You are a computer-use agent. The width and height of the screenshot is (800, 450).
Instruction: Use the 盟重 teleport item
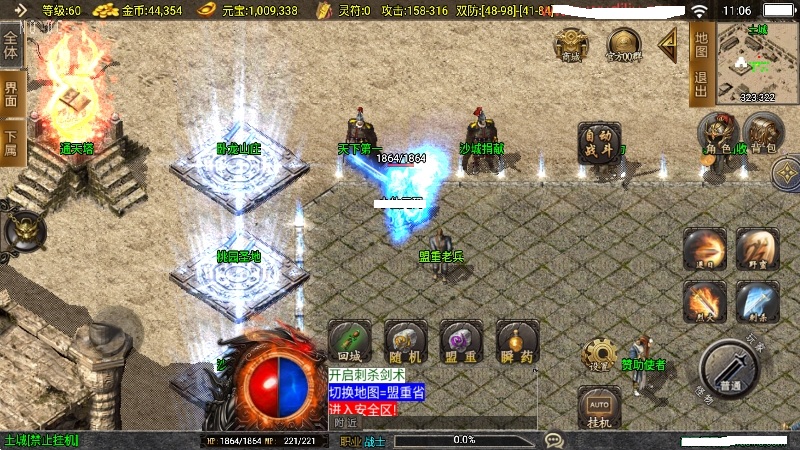click(461, 341)
